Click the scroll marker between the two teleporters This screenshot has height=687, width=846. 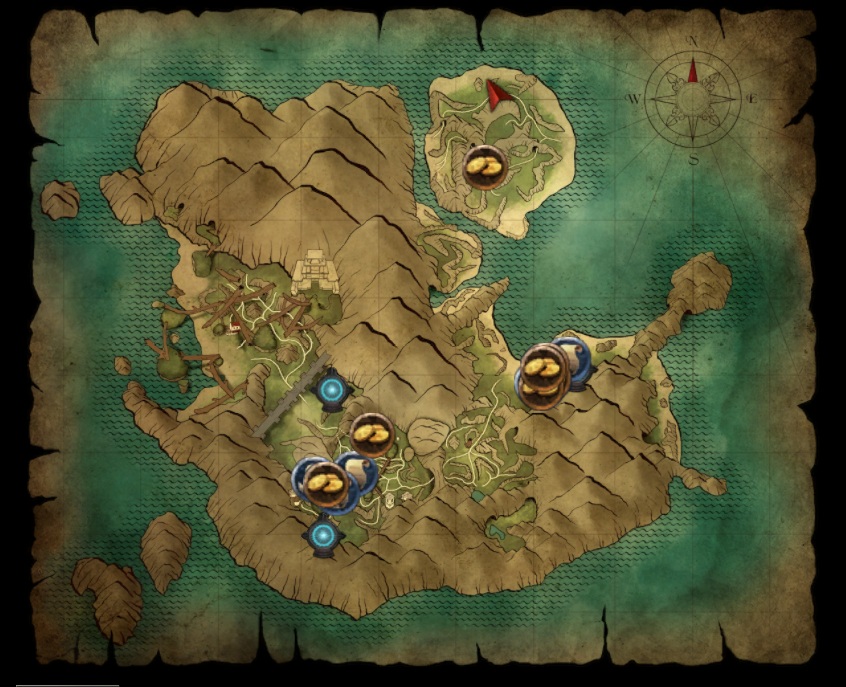(358, 471)
